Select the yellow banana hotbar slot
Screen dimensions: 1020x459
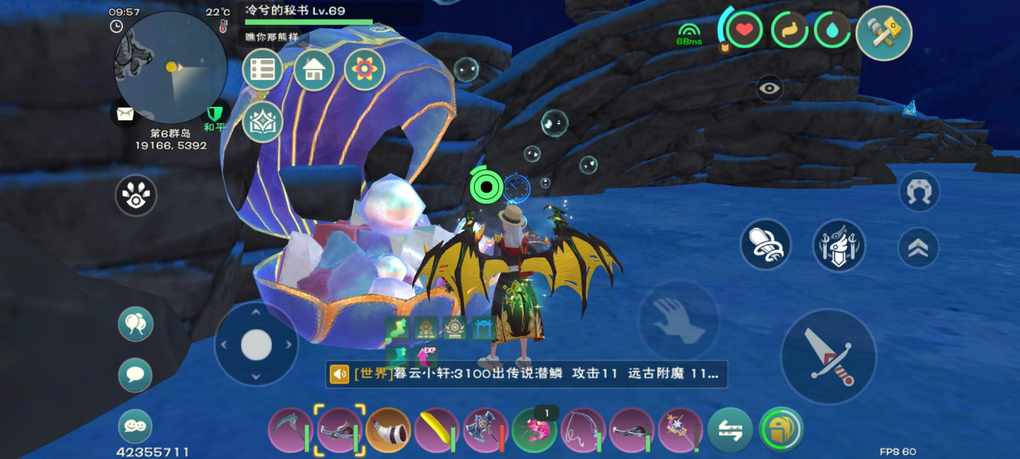click(436, 430)
